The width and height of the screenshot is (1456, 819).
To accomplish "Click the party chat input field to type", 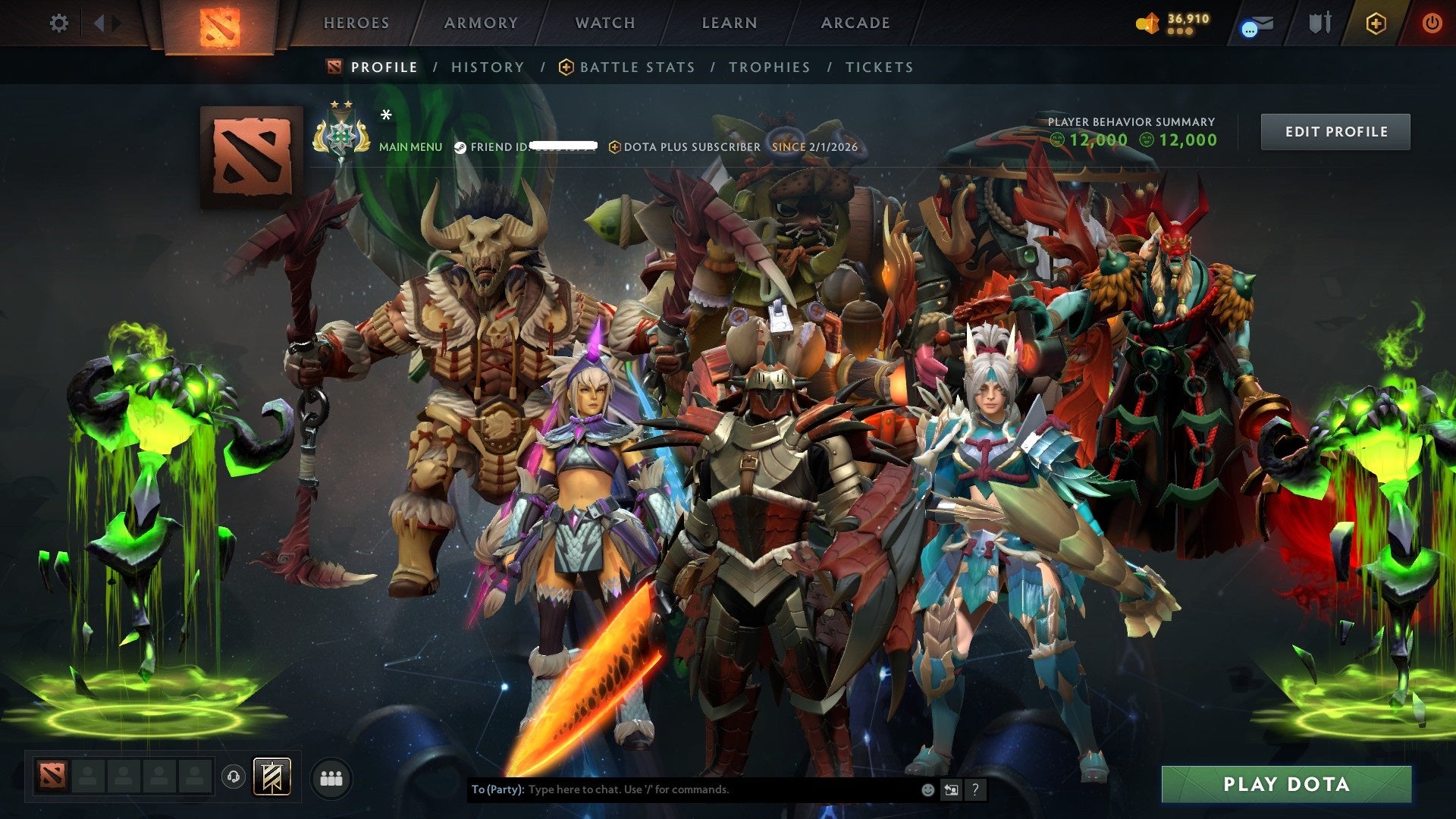I will click(682, 789).
